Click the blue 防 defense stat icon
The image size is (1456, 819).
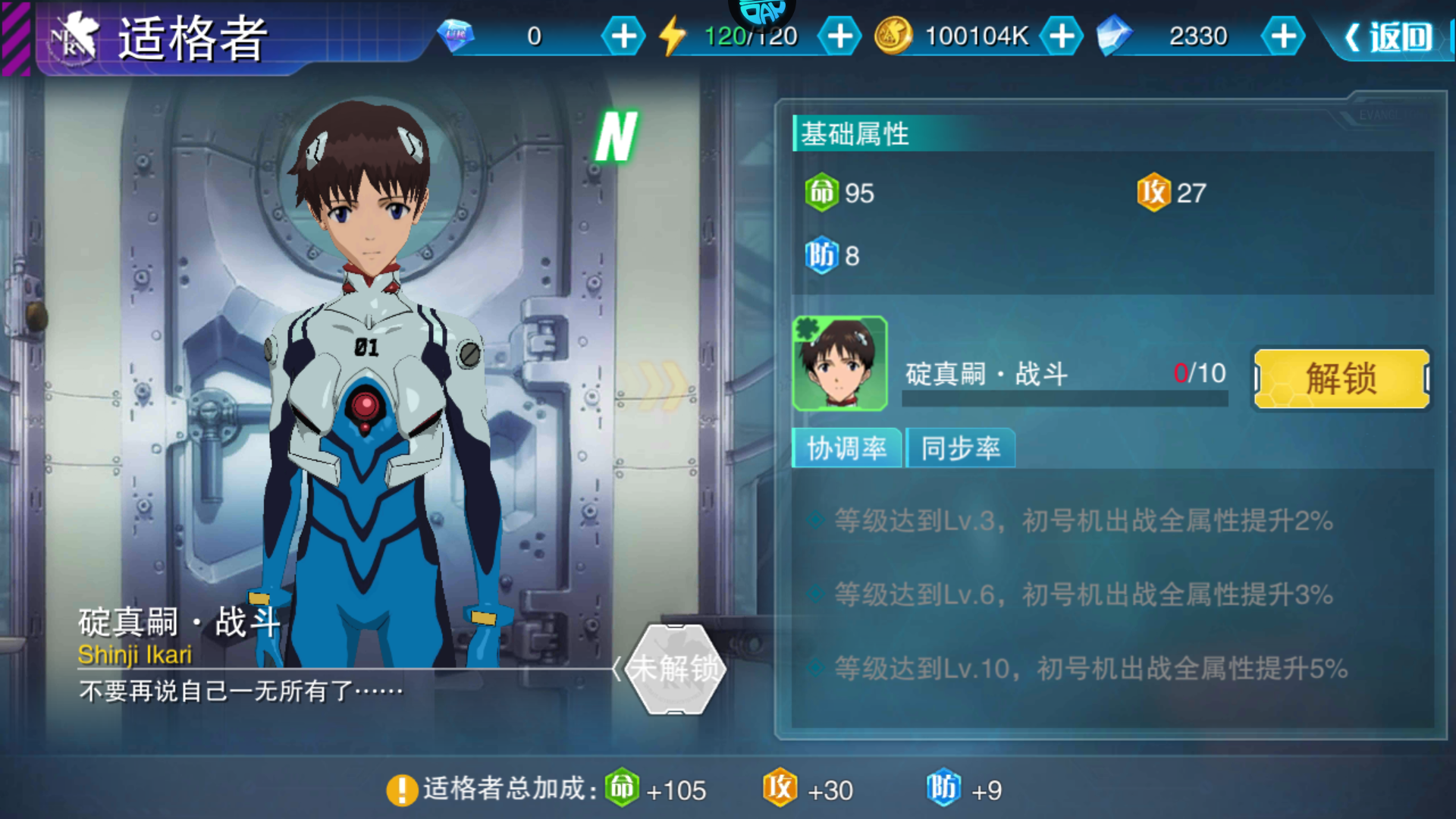[821, 256]
